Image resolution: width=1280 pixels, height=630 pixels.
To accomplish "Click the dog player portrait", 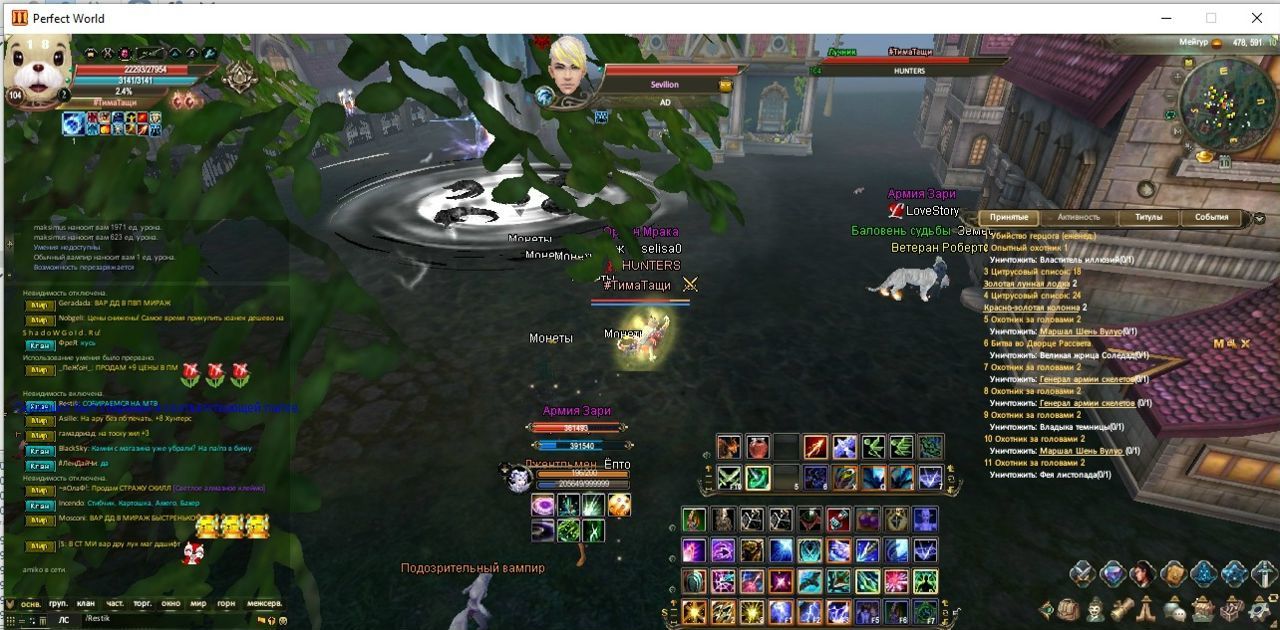I will click(40, 68).
